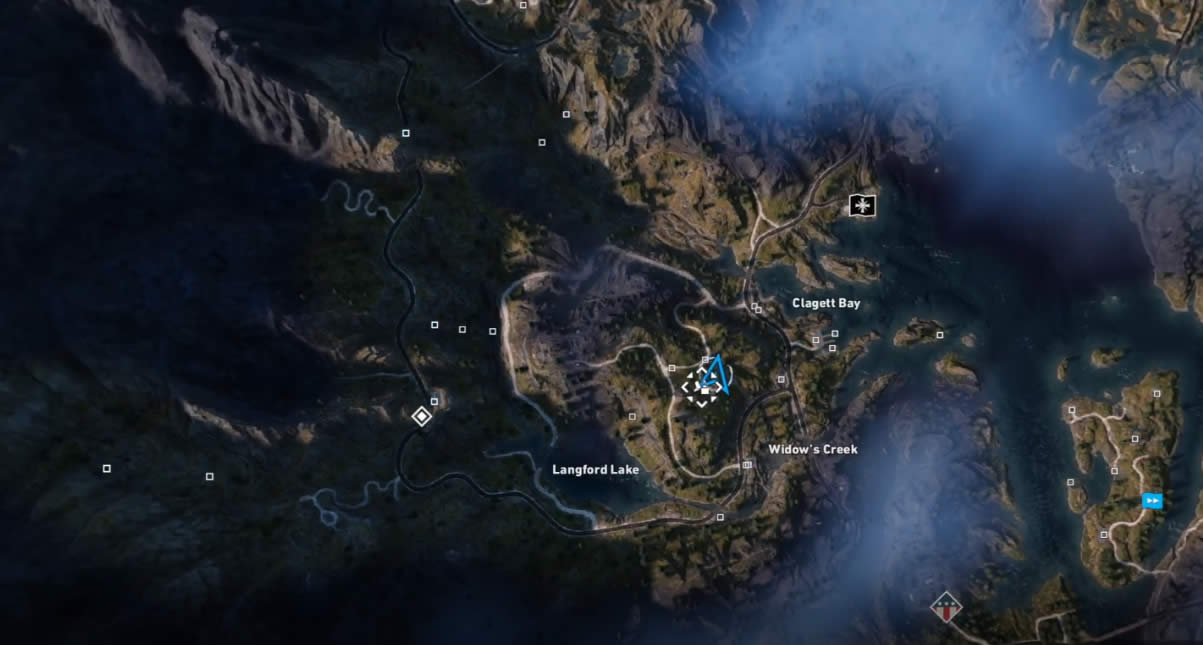Click the Widow's Creek location label

click(x=813, y=450)
